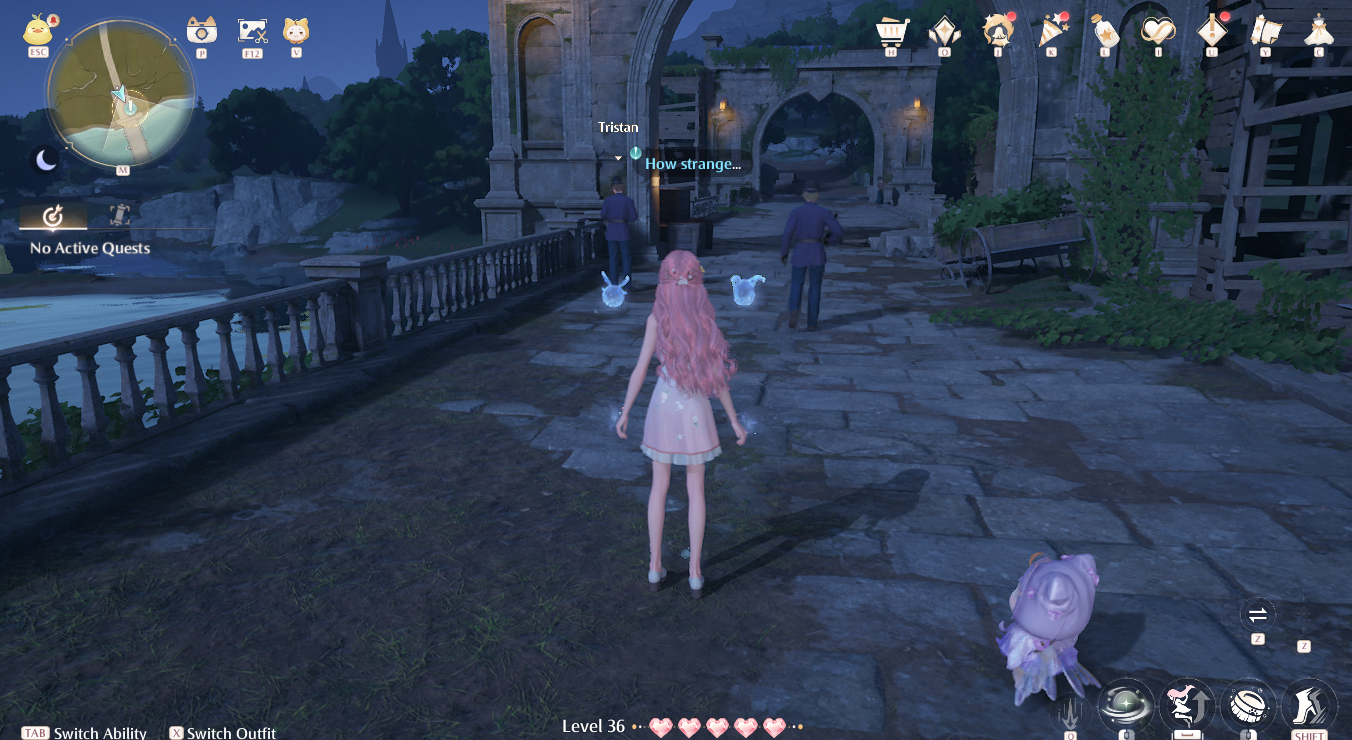Viewport: 1352px width, 740px height.
Task: Open the main menu via the duck icon
Action: click(x=38, y=30)
